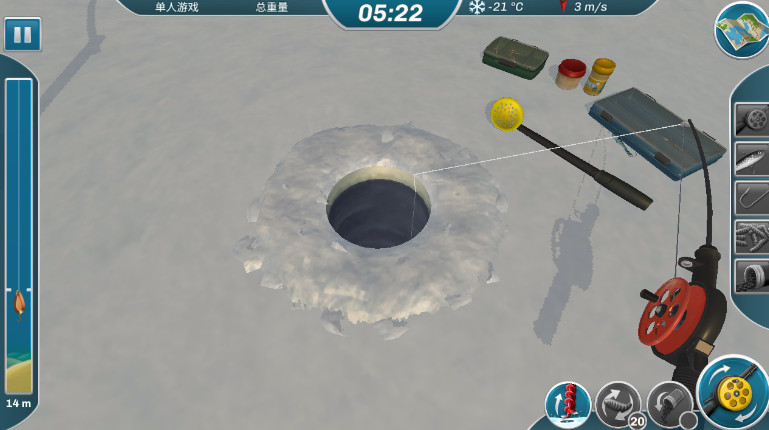The width and height of the screenshot is (769, 430).
Task: Select the fishing hook slot
Action: point(751,197)
